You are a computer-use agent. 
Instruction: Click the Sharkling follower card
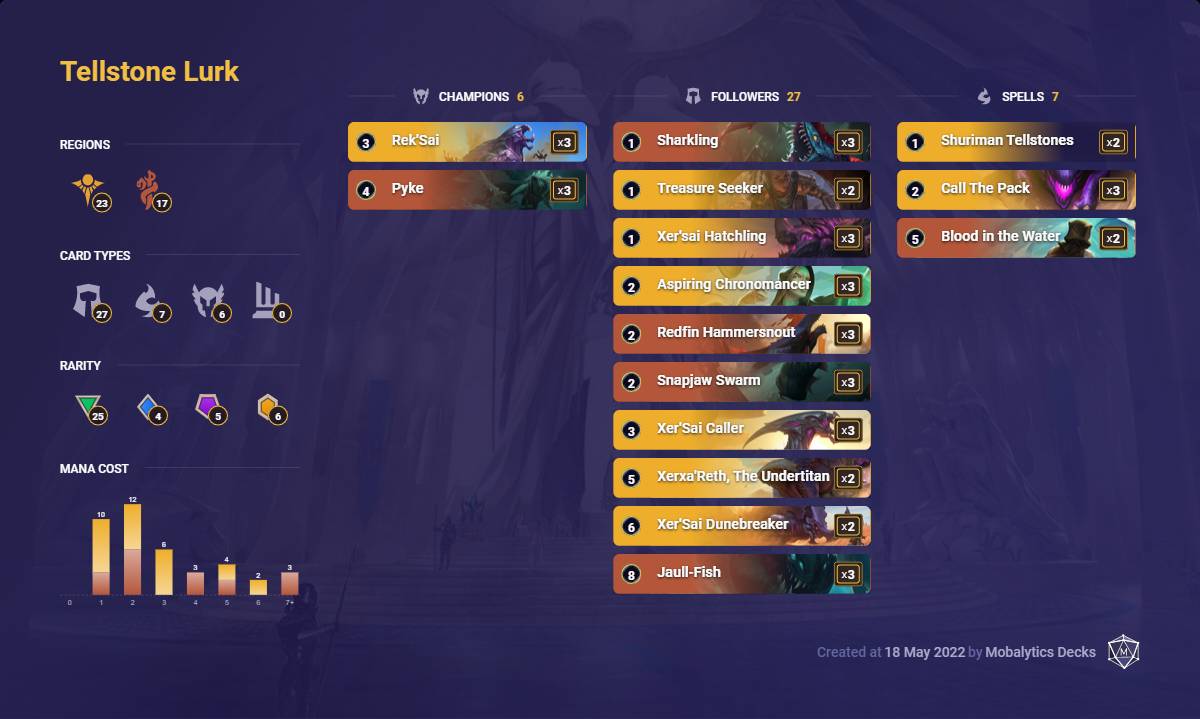click(741, 142)
